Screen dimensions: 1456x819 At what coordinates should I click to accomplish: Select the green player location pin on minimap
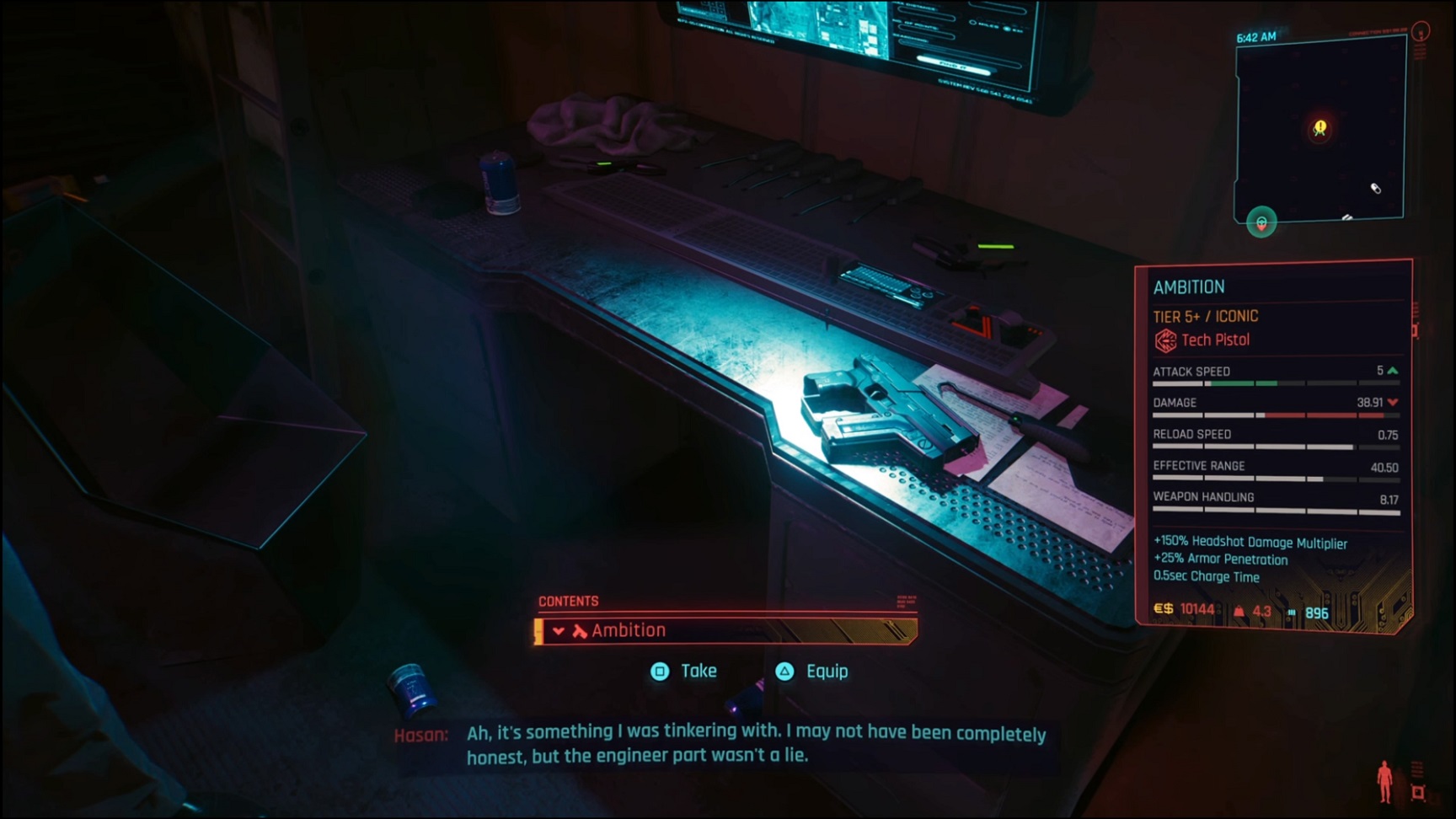1261,222
